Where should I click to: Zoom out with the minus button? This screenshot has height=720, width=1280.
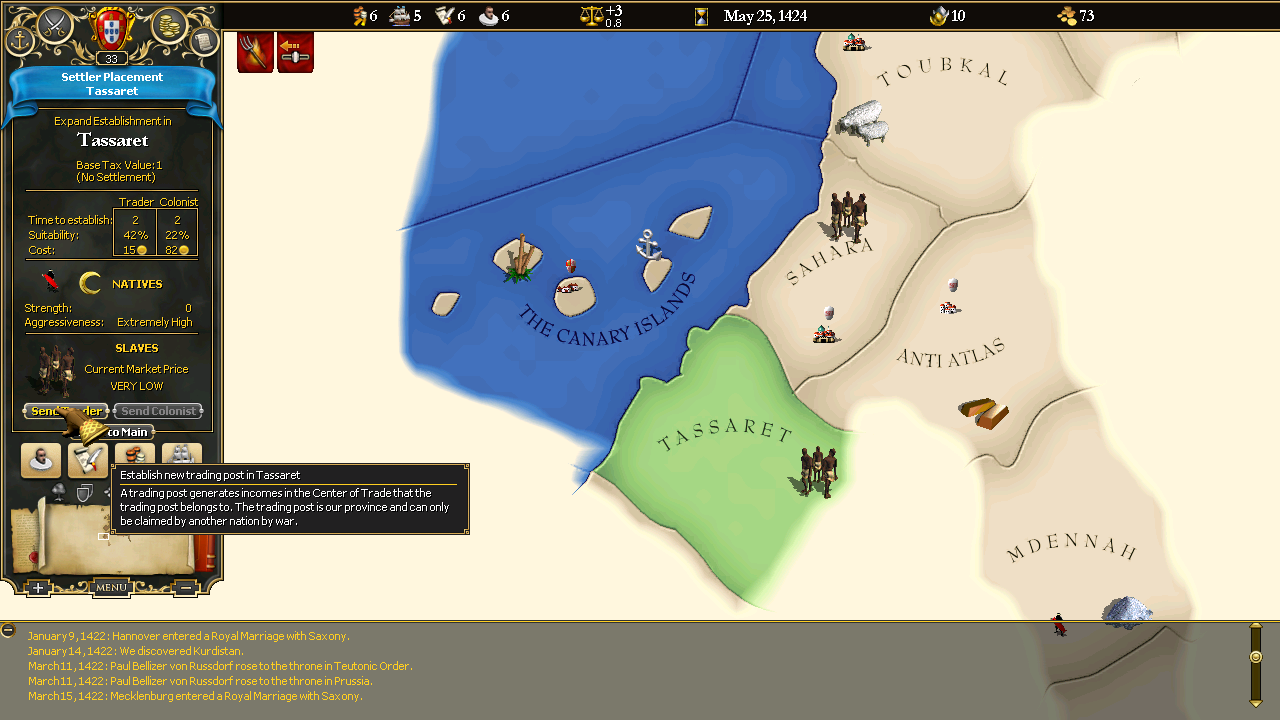(x=185, y=588)
